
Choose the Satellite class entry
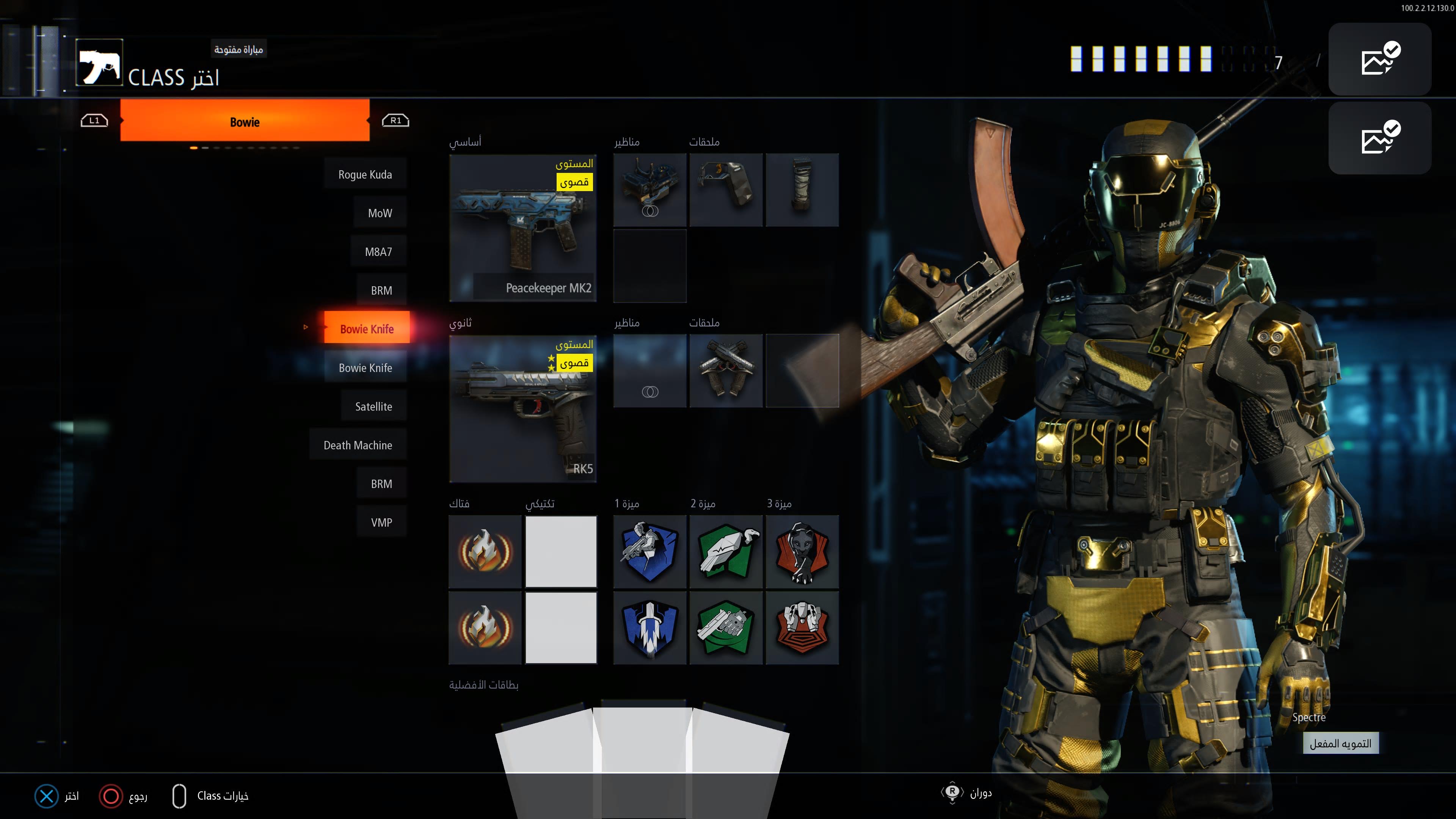tap(373, 406)
